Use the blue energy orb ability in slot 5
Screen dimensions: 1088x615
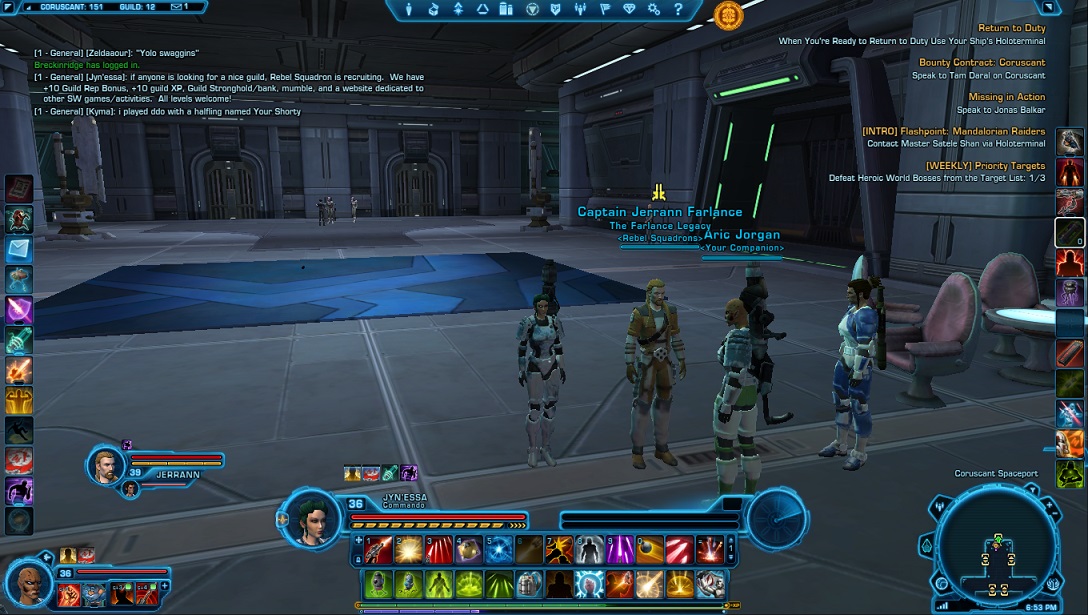click(x=499, y=549)
